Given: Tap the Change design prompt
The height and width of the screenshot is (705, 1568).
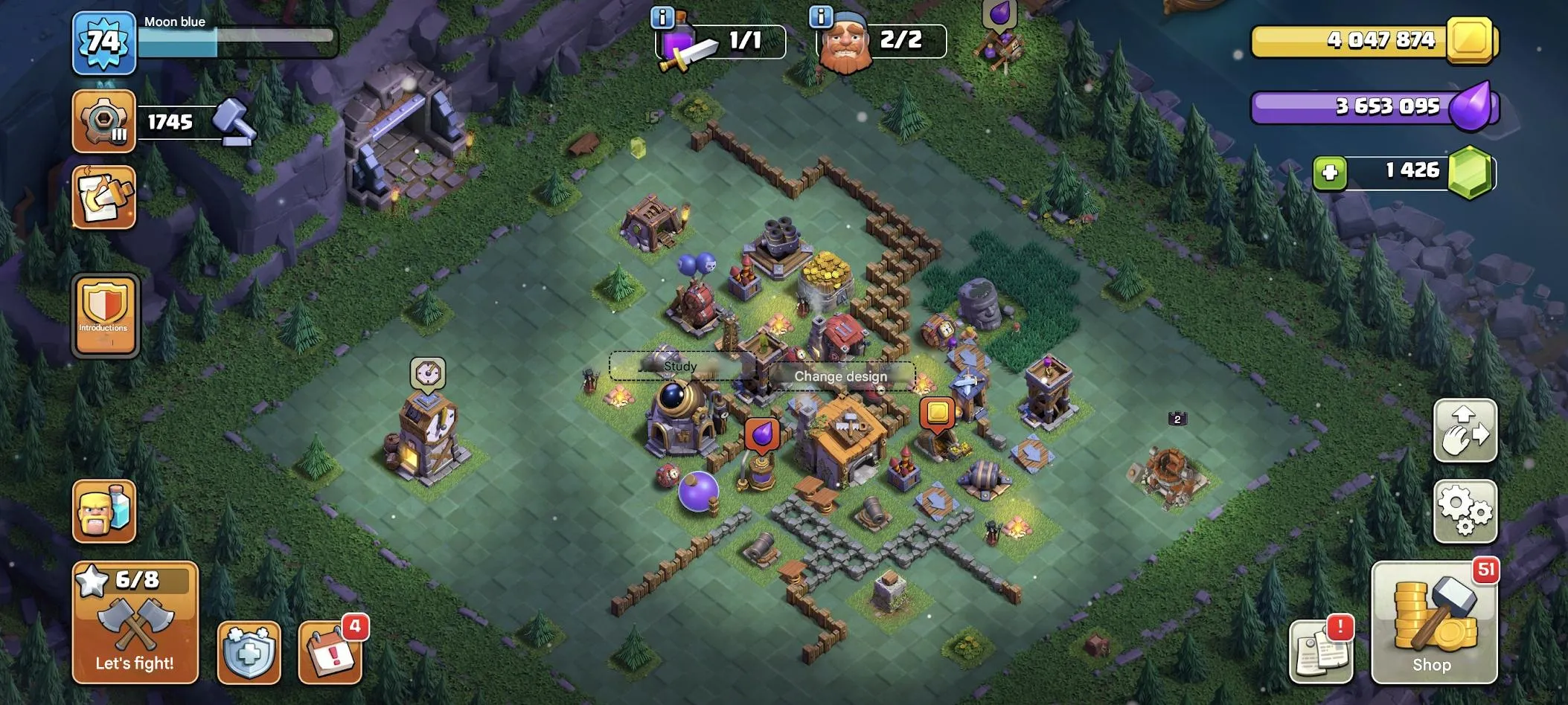Looking at the screenshot, I should click(841, 376).
